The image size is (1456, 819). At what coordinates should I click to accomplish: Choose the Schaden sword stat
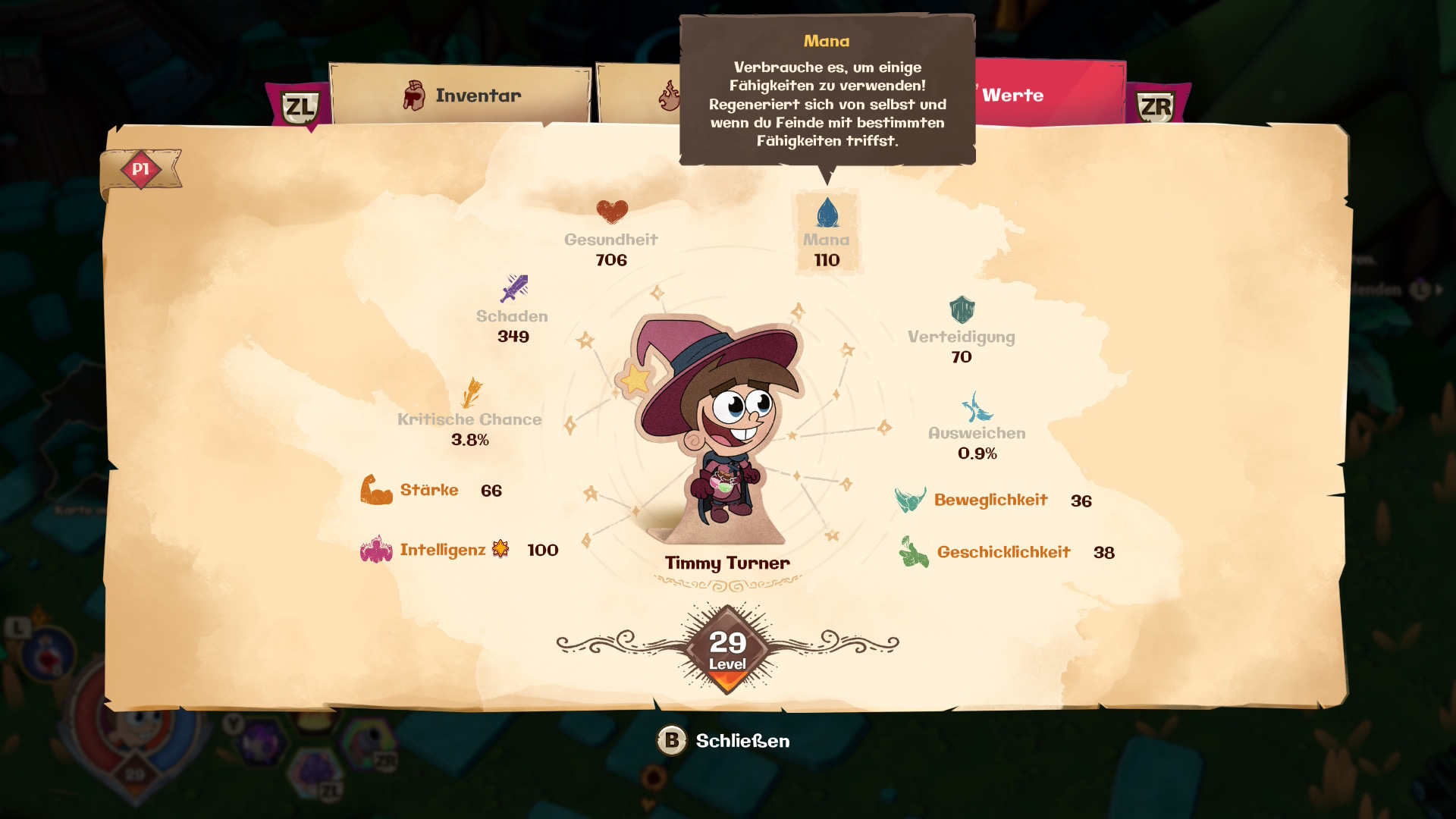[x=513, y=309]
